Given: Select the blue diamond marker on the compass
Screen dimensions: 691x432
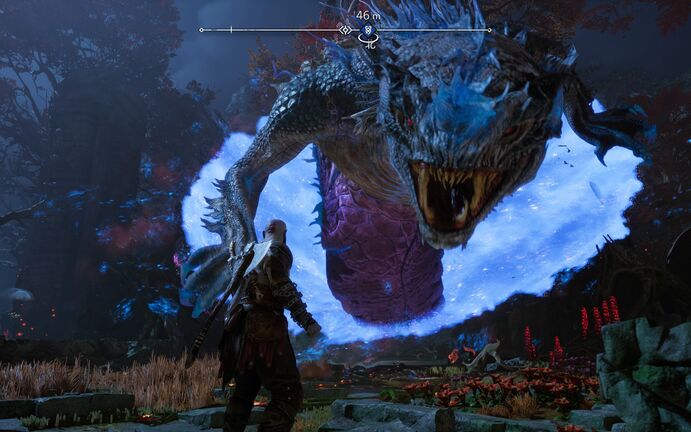Looking at the screenshot, I should pyautogui.click(x=368, y=30).
